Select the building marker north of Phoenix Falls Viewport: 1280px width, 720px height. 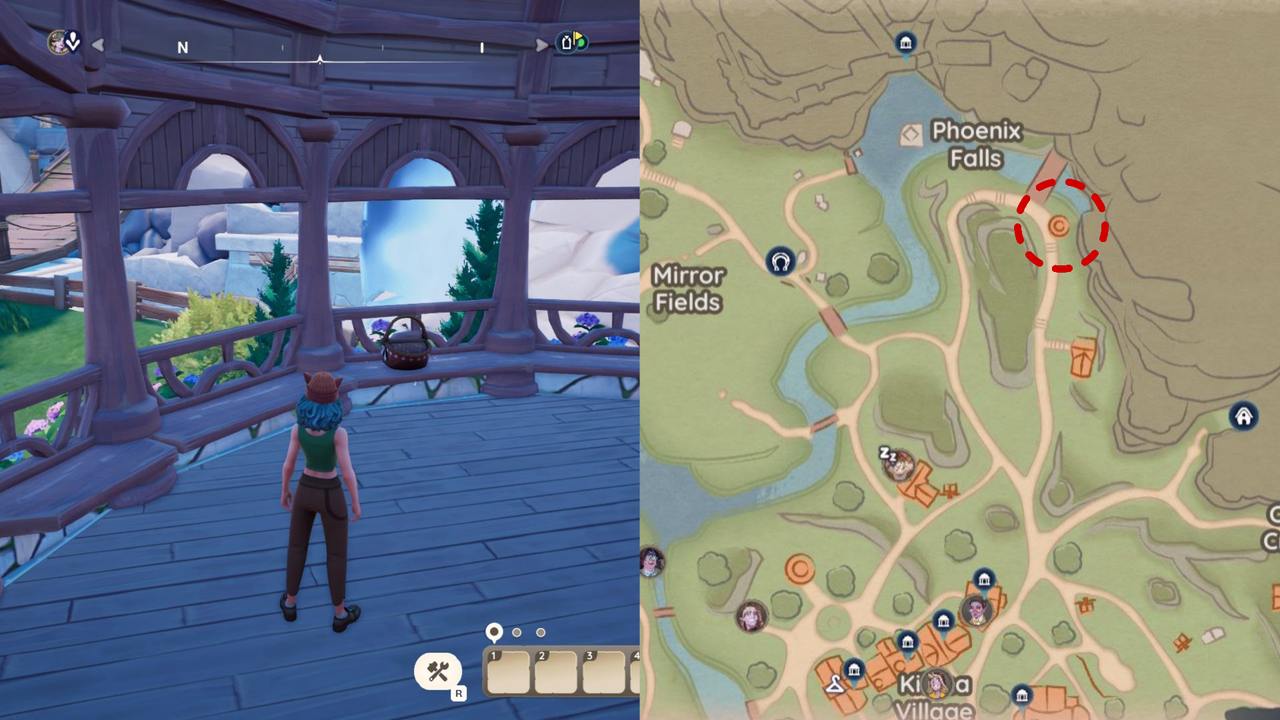[x=905, y=43]
